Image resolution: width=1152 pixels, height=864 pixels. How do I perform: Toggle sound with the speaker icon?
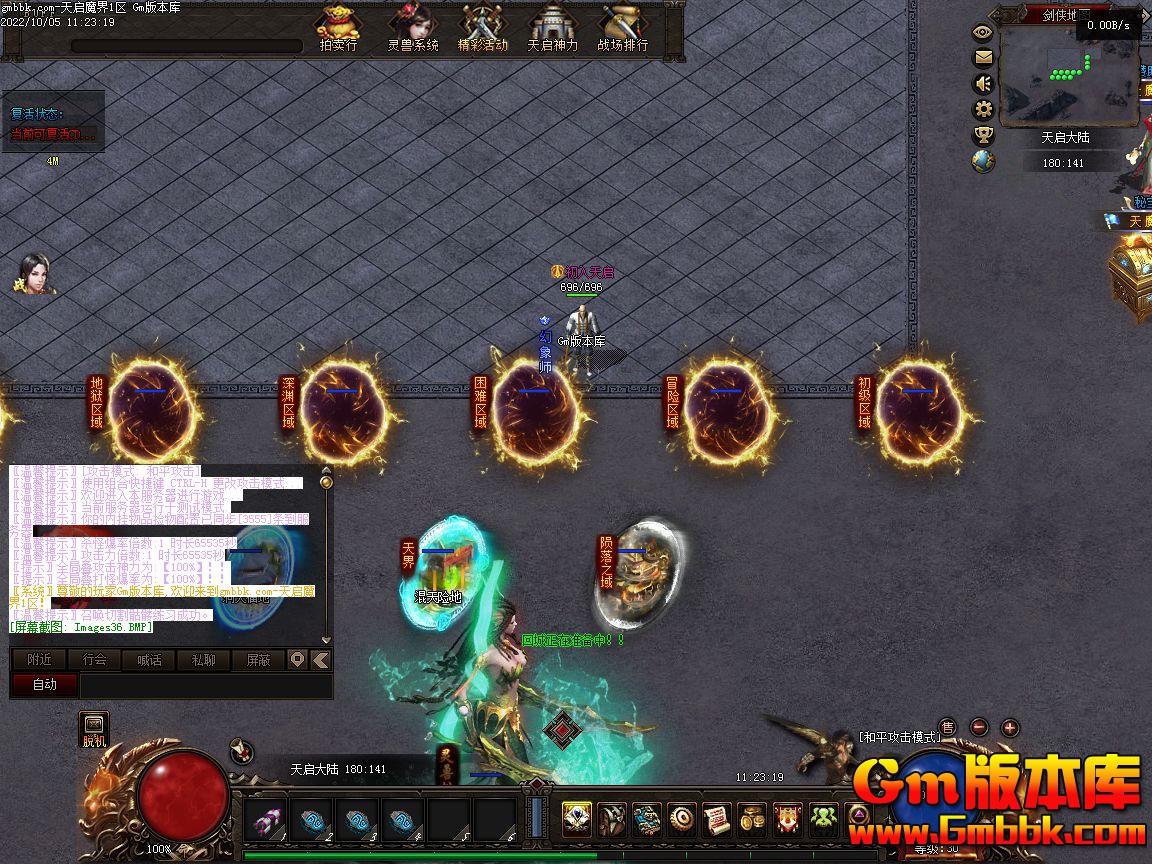pyautogui.click(x=983, y=83)
